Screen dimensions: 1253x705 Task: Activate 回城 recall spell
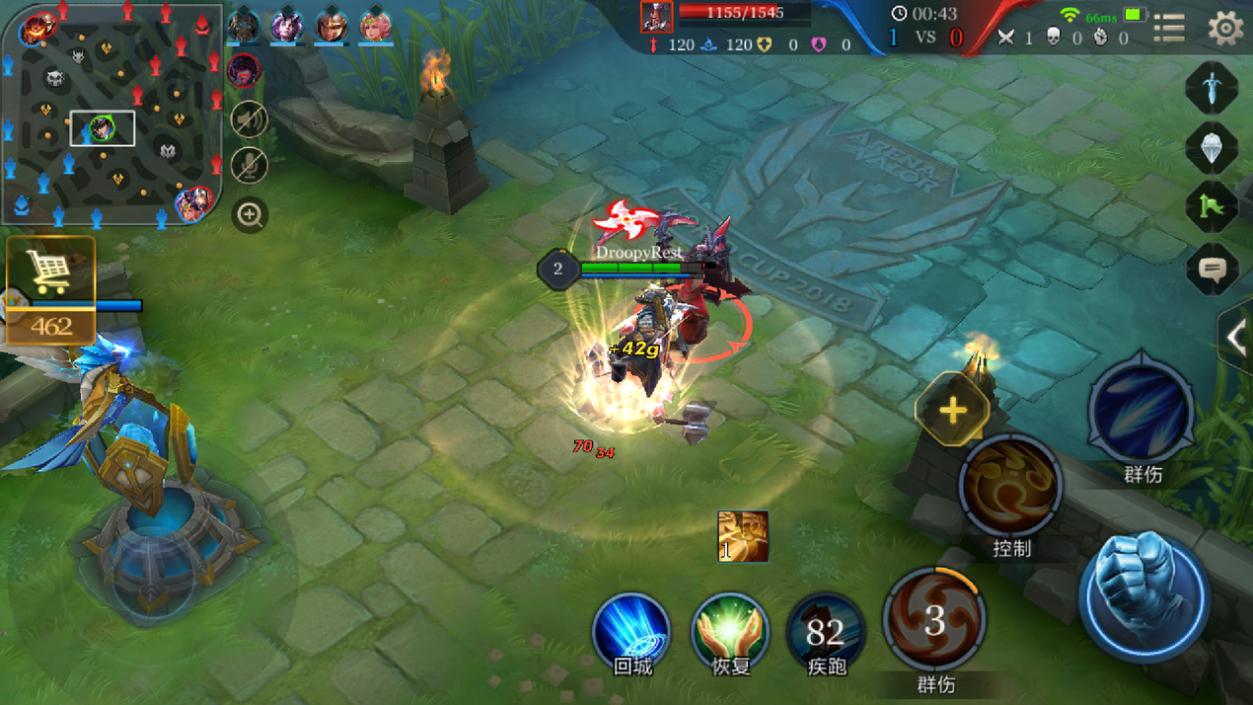(631, 630)
